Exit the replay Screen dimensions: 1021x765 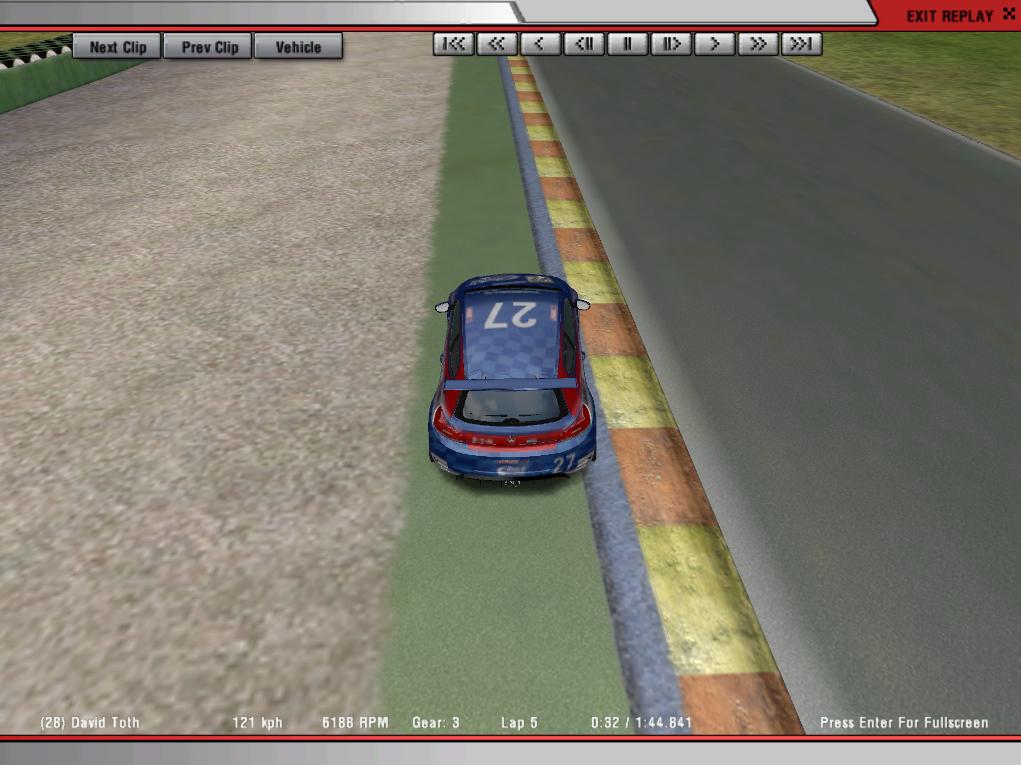click(957, 16)
